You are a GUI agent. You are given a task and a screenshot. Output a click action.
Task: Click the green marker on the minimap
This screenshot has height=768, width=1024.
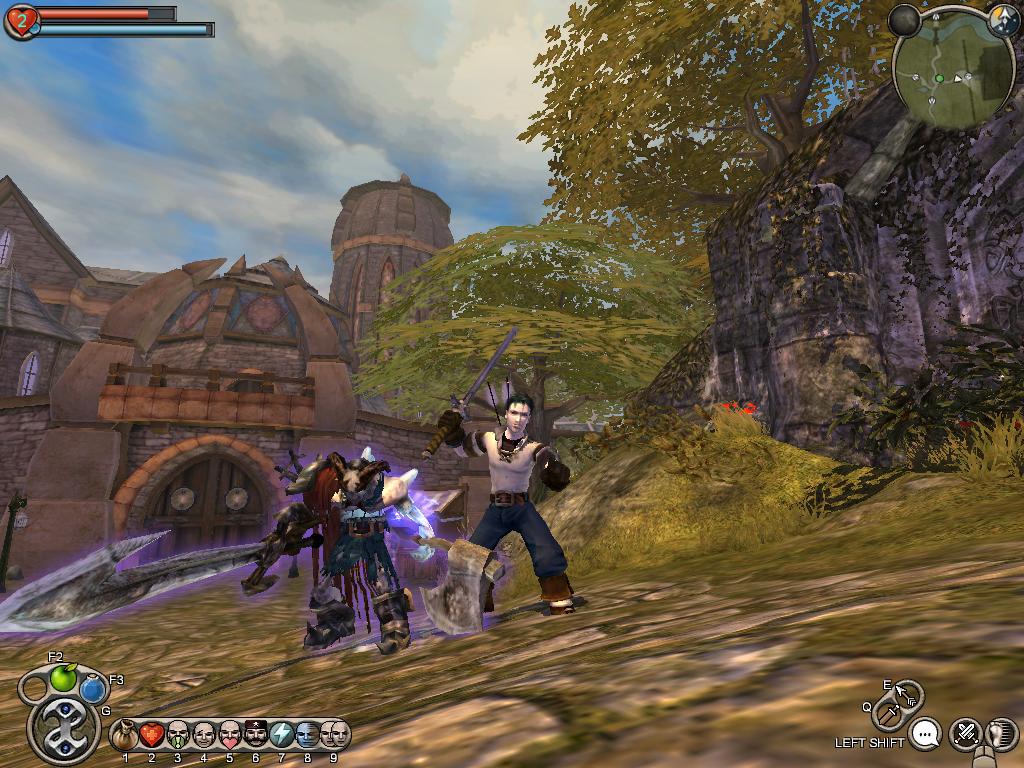[939, 78]
